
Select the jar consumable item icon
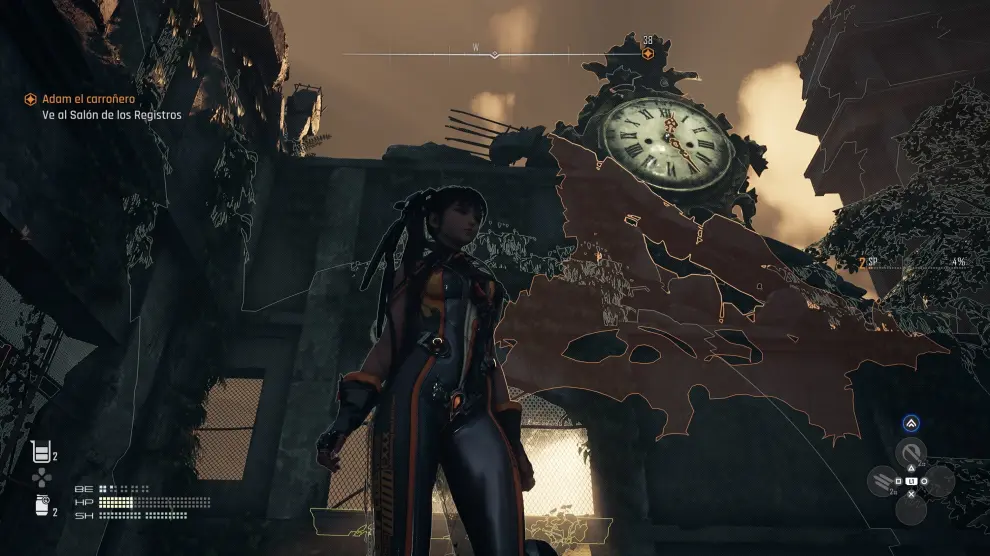click(41, 509)
